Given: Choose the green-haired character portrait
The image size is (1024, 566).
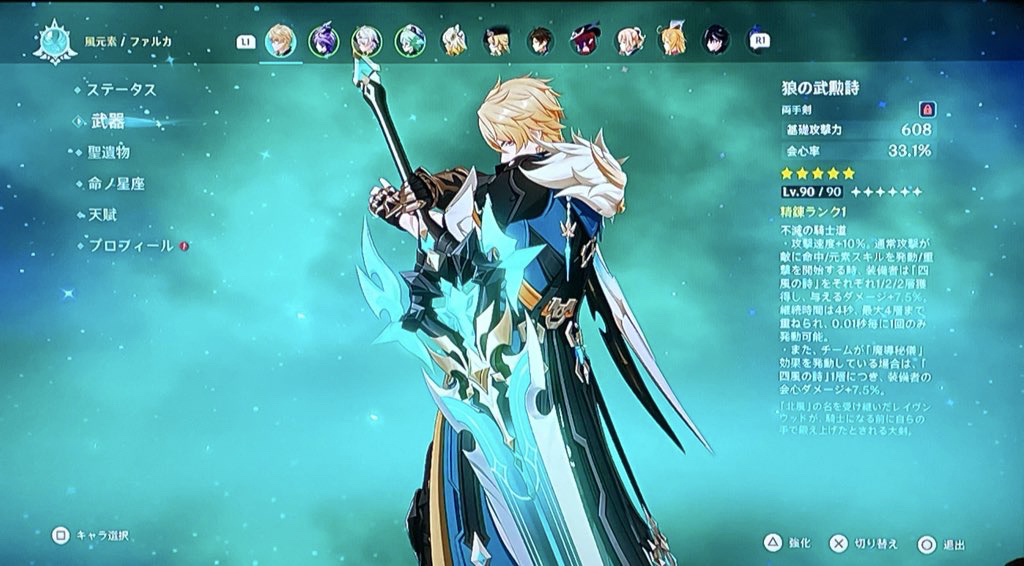Looking at the screenshot, I should (410, 41).
